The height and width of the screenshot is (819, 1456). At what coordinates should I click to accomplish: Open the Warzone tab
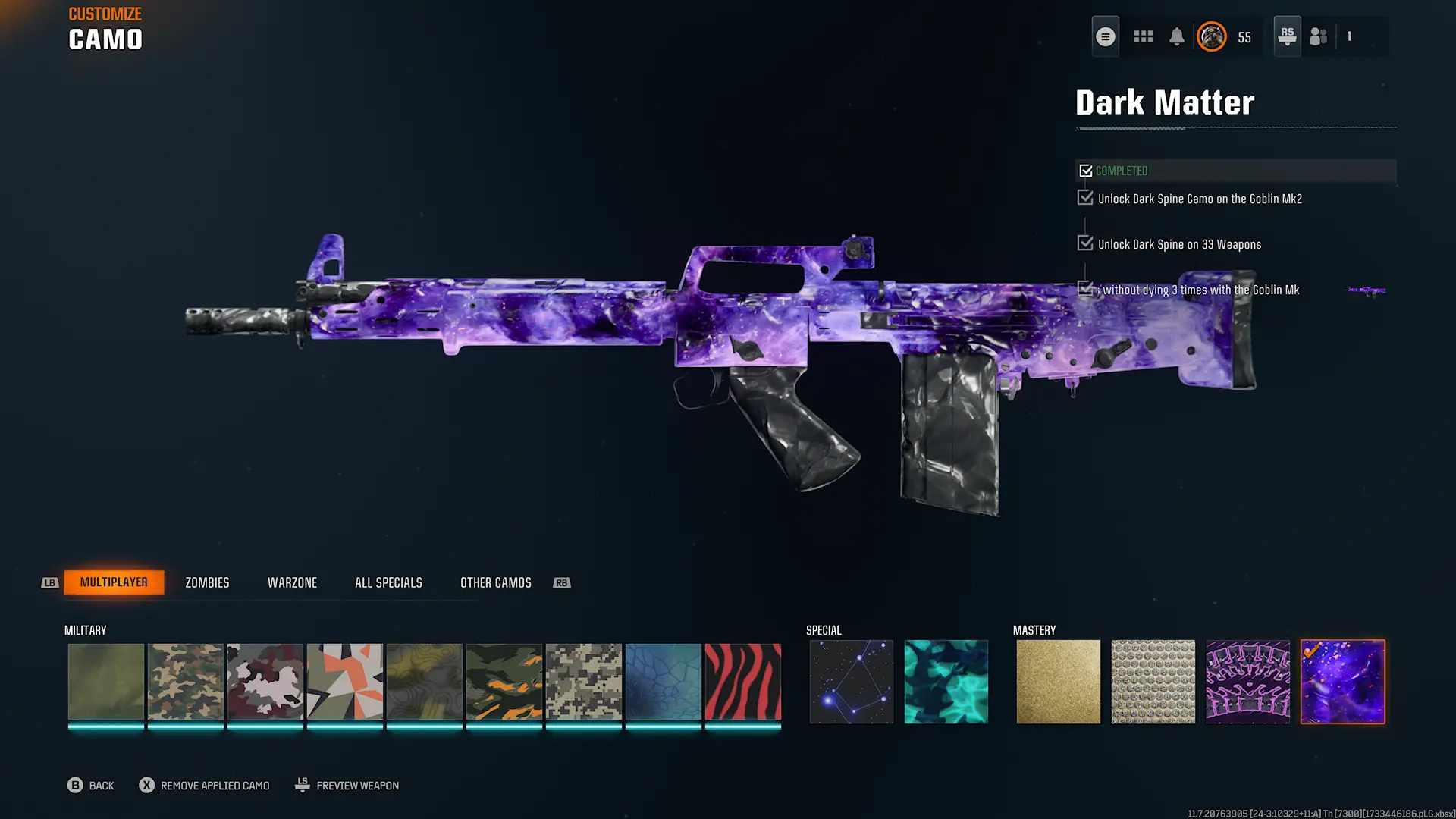(x=292, y=582)
